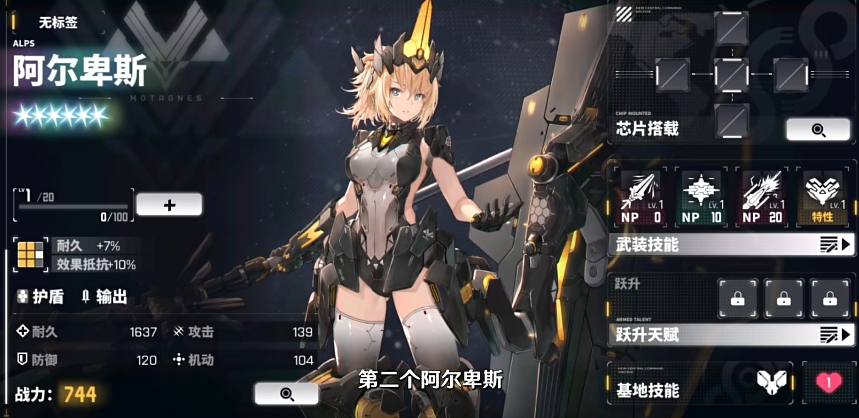This screenshot has width=859, height=418.
Task: Inspect chip loadout via the 芯片搭载 magnifier button
Action: [818, 130]
